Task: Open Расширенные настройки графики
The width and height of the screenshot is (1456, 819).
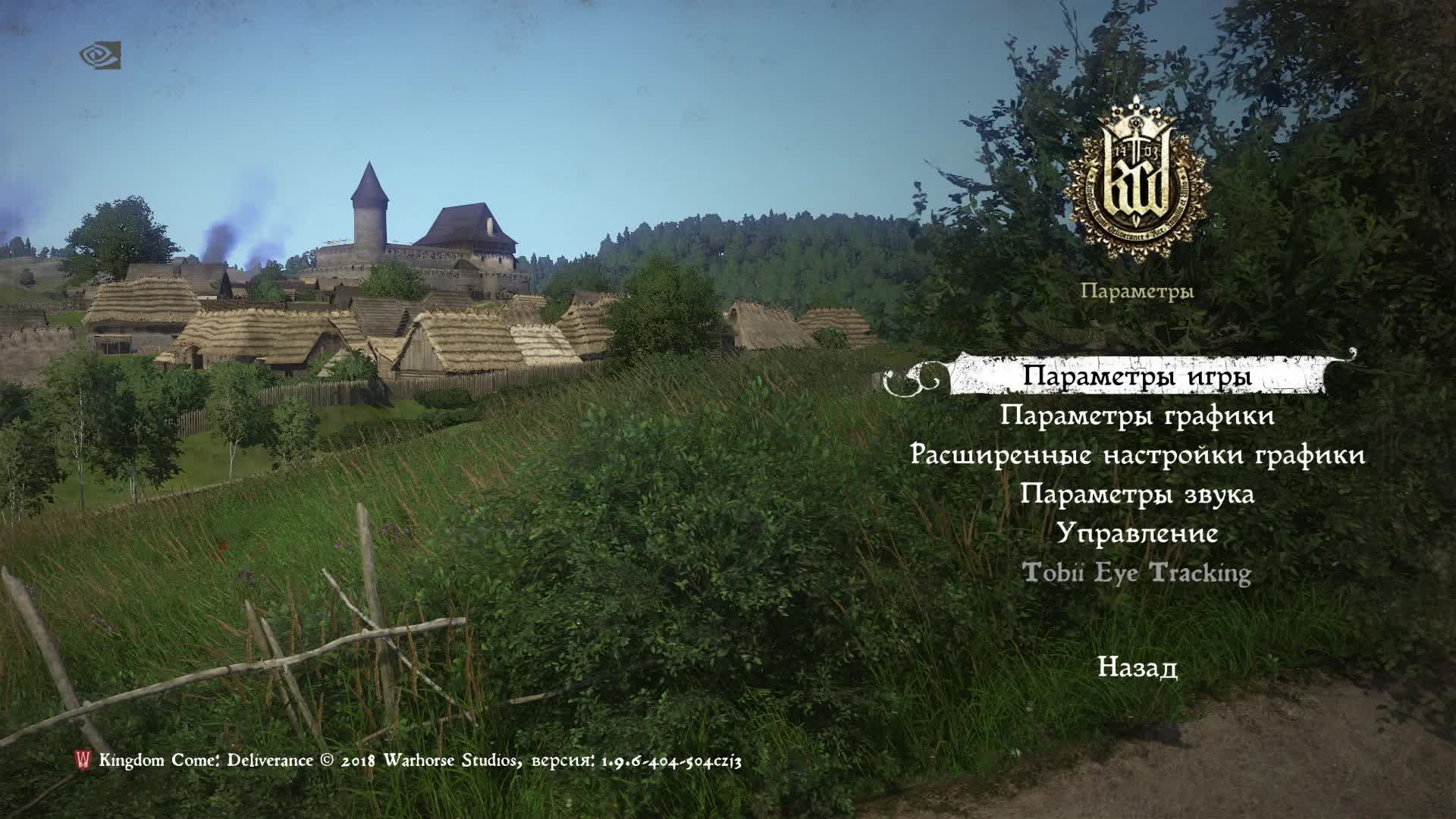Action: pos(1137,457)
